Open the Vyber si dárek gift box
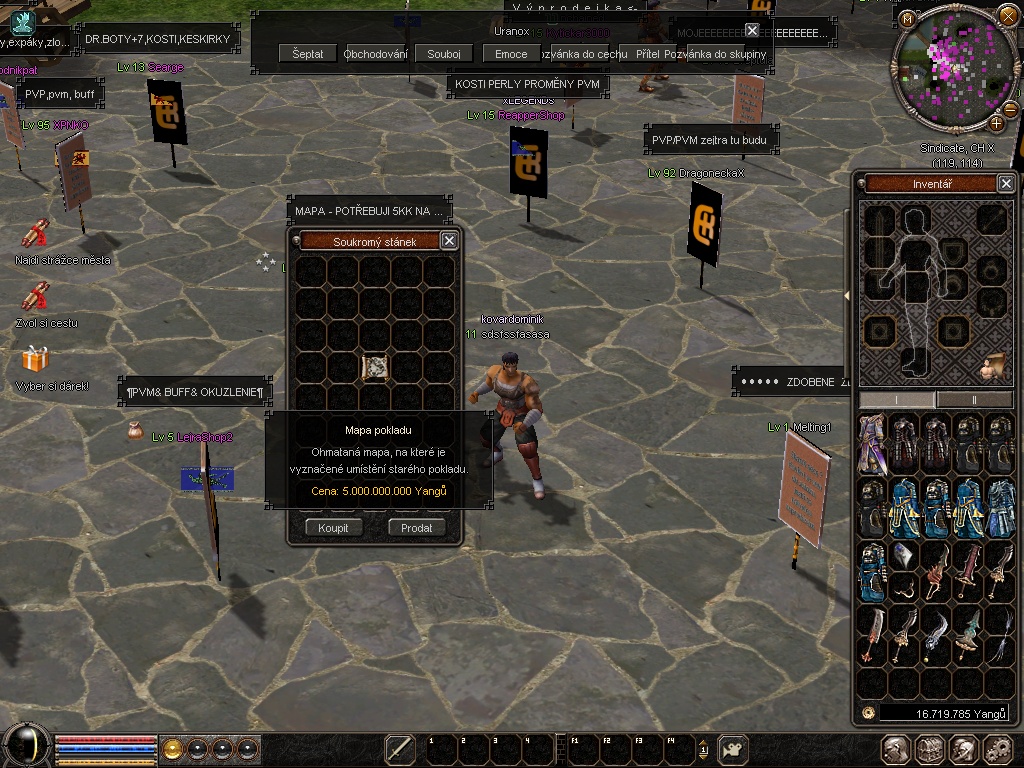The width and height of the screenshot is (1024, 768). [35, 359]
